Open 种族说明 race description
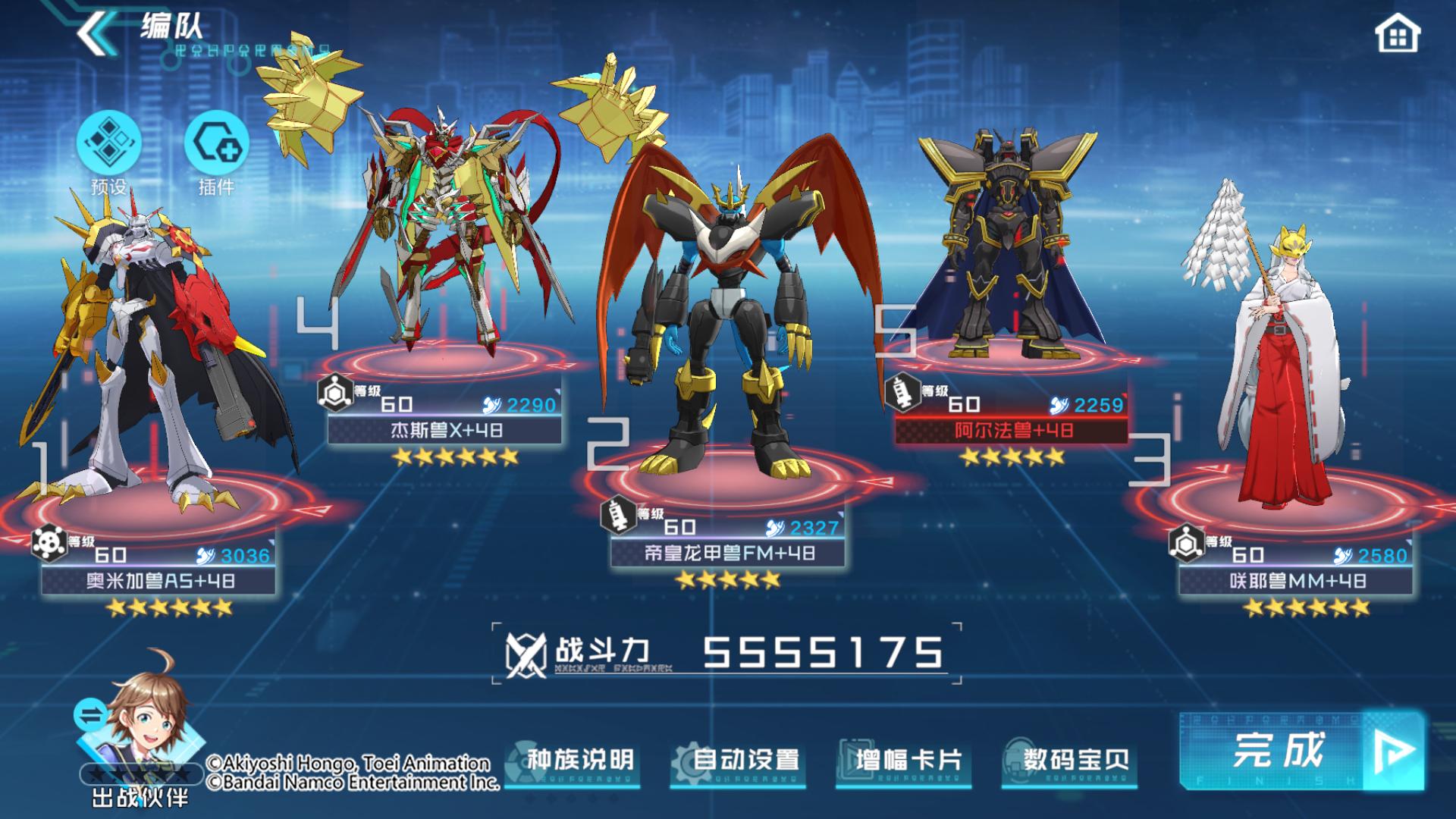 click(574, 761)
